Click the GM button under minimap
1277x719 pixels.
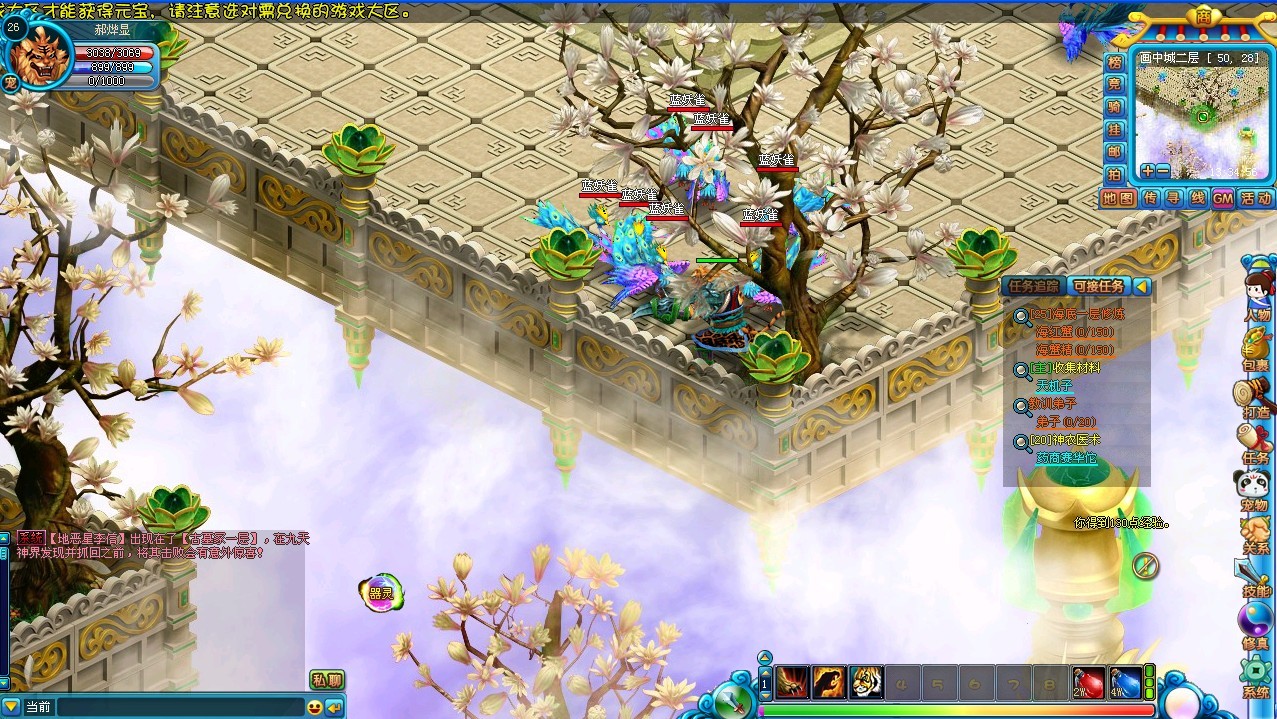[1222, 198]
